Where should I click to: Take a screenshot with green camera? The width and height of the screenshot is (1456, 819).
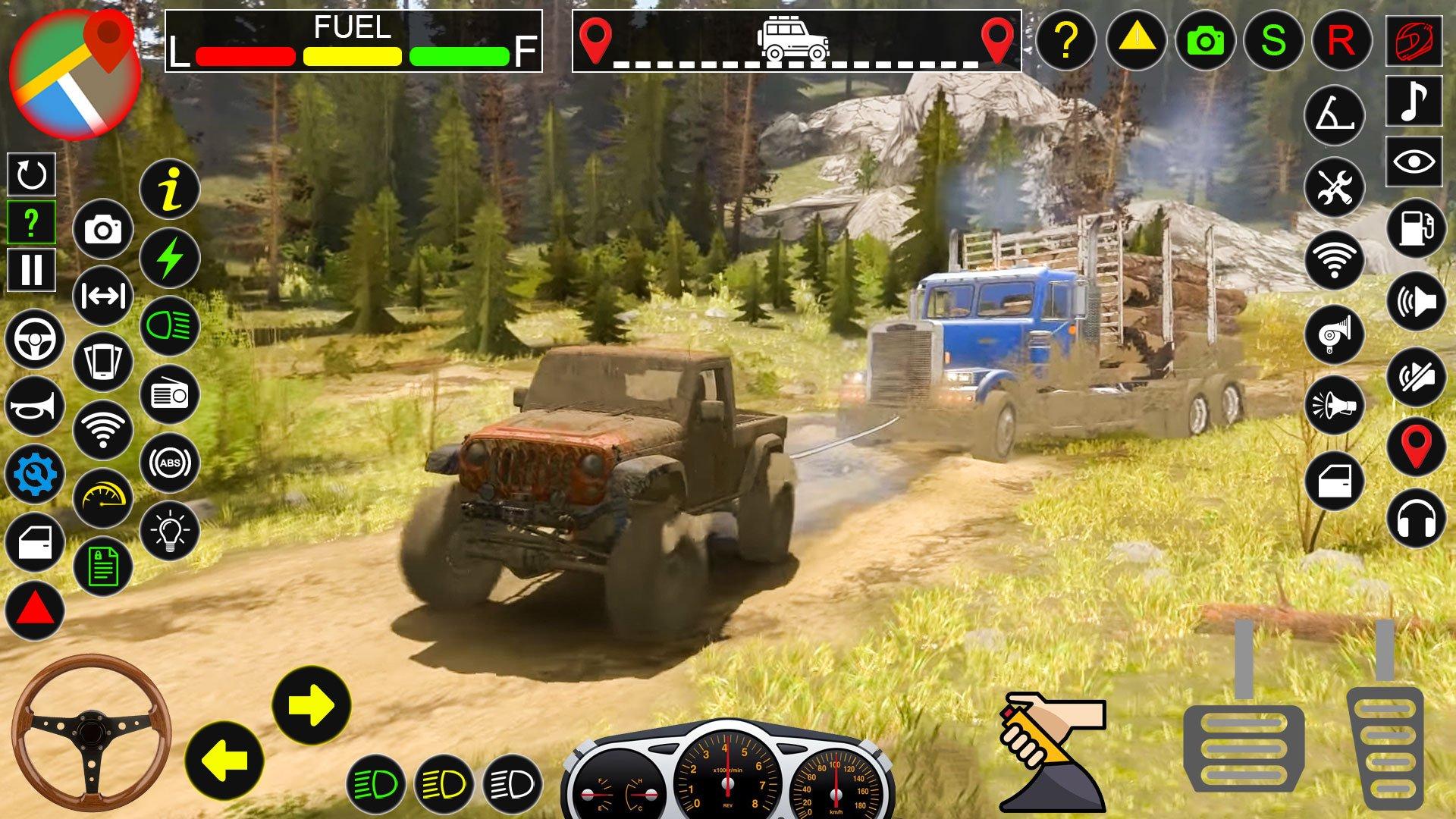click(x=1205, y=40)
